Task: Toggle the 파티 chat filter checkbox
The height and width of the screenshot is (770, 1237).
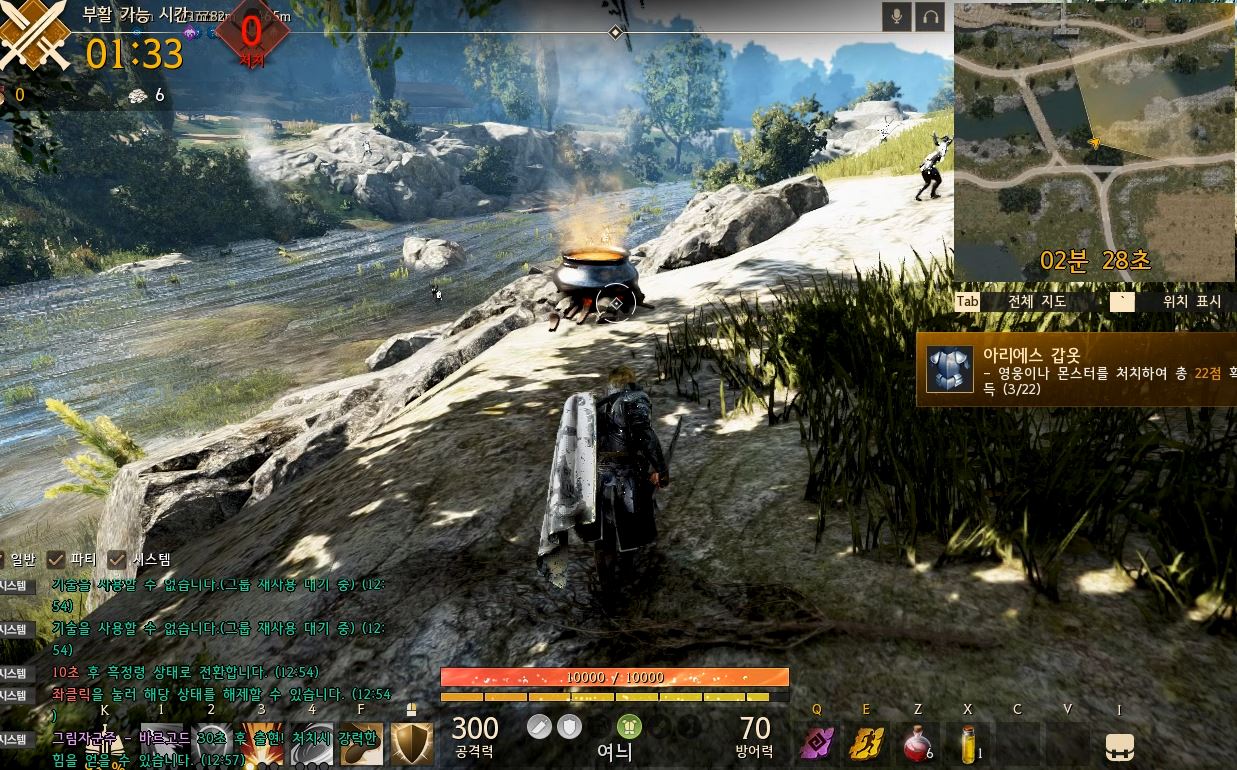Action: point(56,559)
